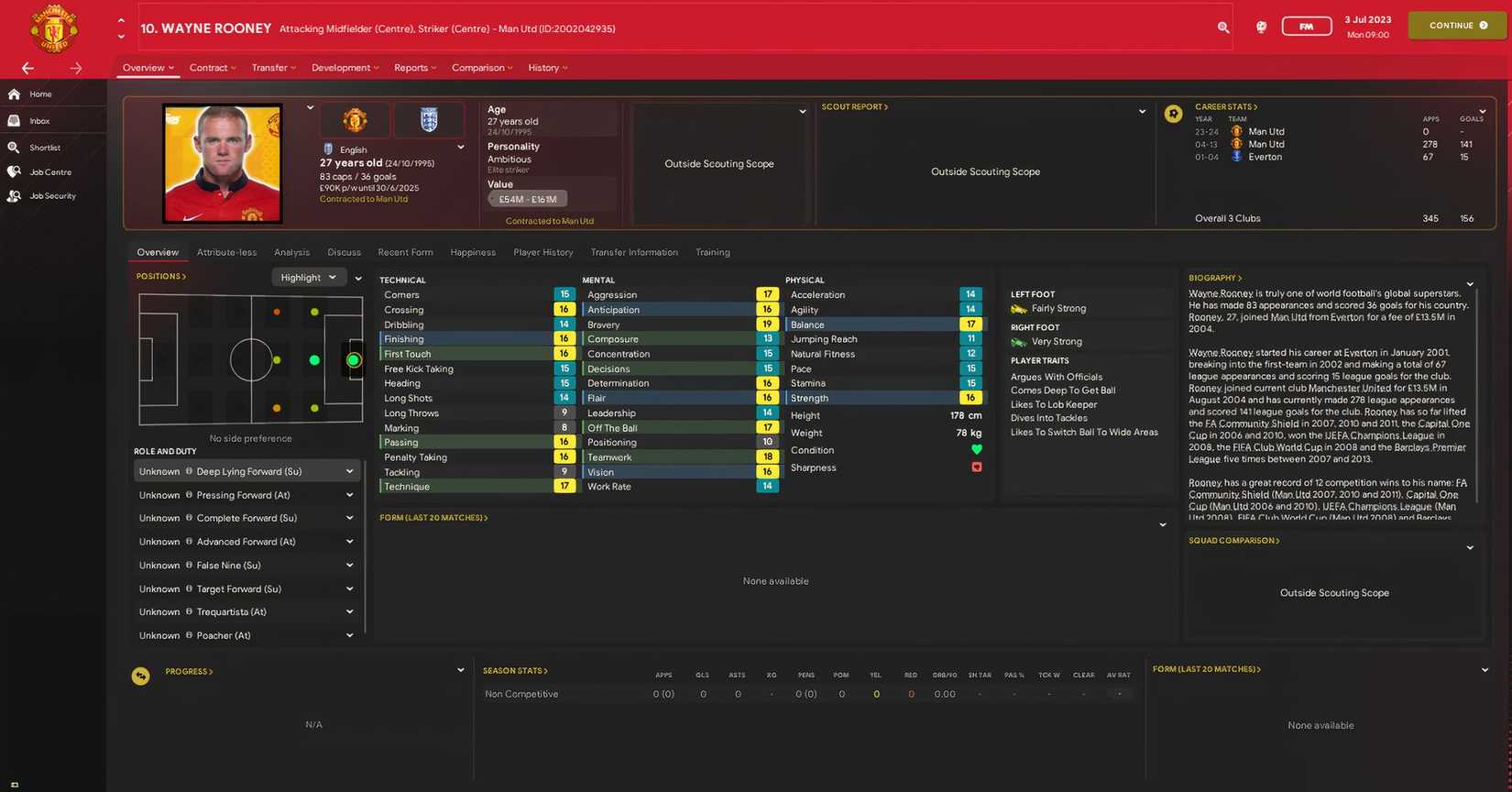Open search with the magnifying glass icon

point(1223,27)
